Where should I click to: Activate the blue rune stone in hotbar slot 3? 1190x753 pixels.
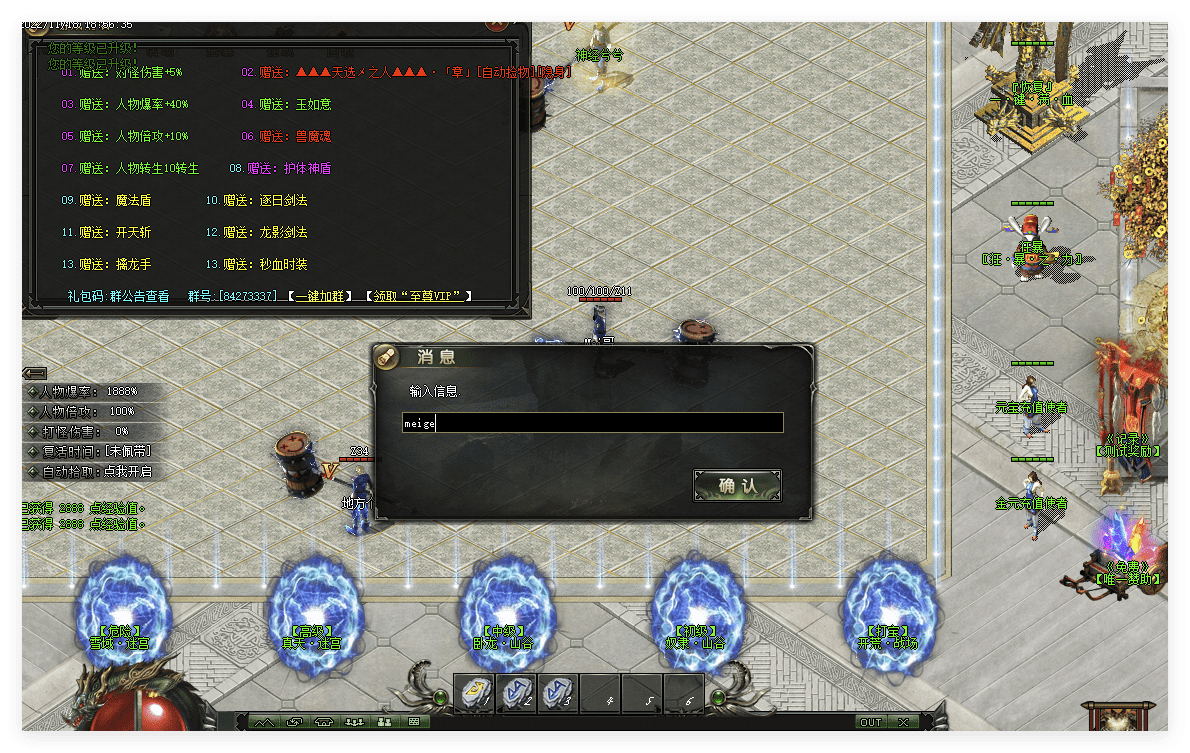558,693
